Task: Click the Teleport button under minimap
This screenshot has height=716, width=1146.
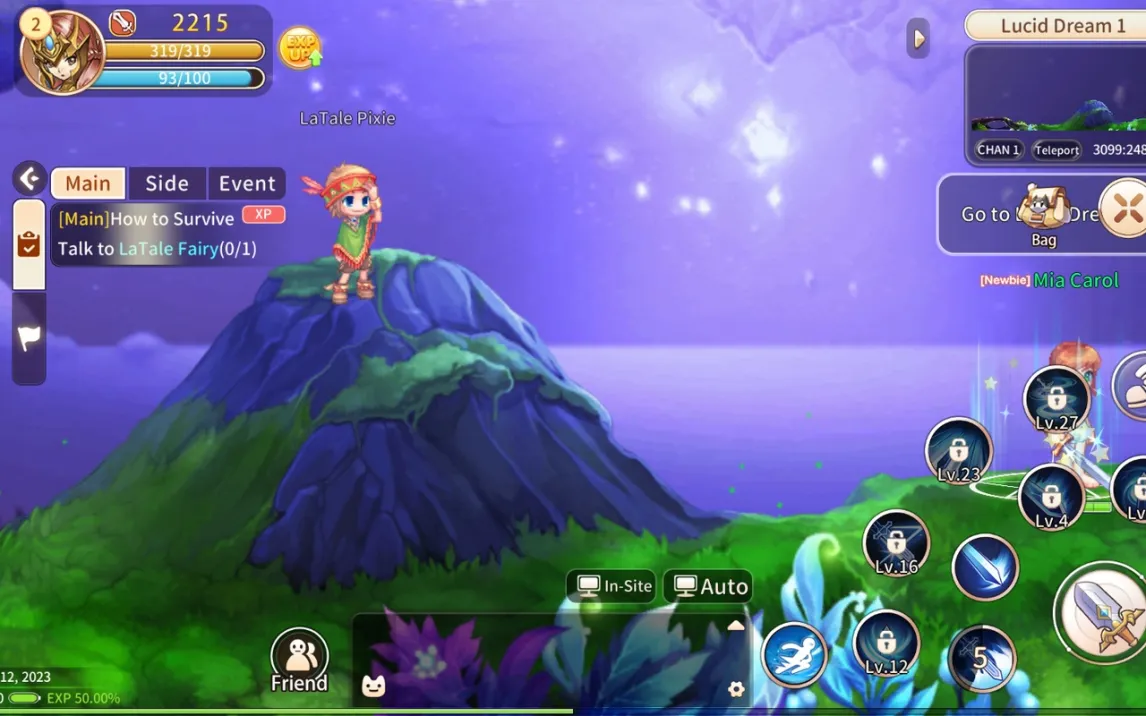Action: coord(1056,150)
